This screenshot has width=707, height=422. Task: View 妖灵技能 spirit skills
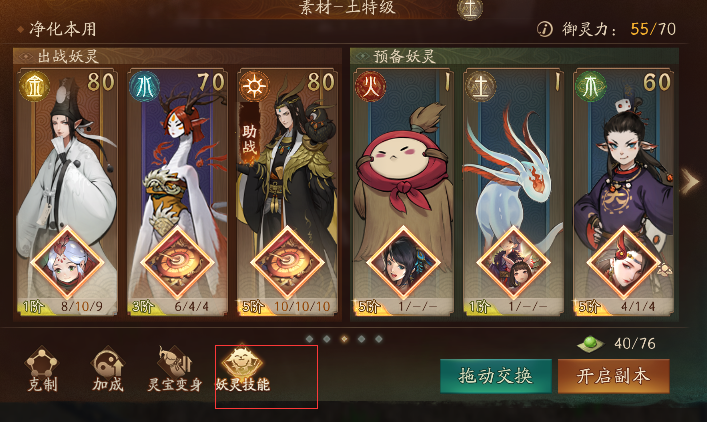coord(242,370)
